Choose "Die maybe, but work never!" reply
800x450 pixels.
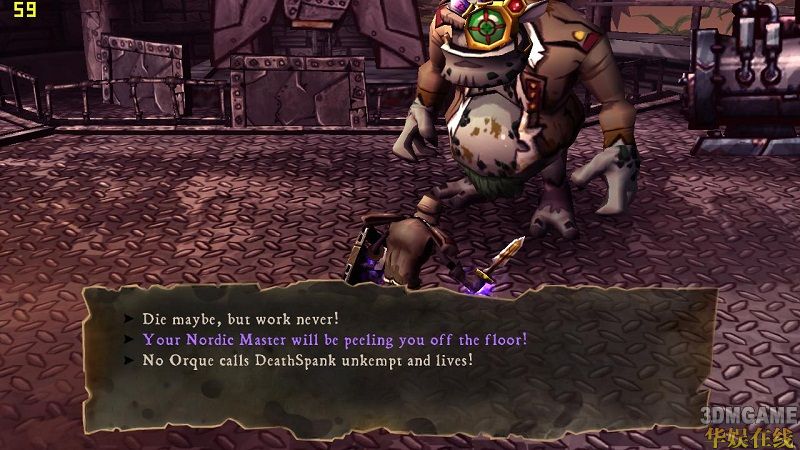coord(240,319)
